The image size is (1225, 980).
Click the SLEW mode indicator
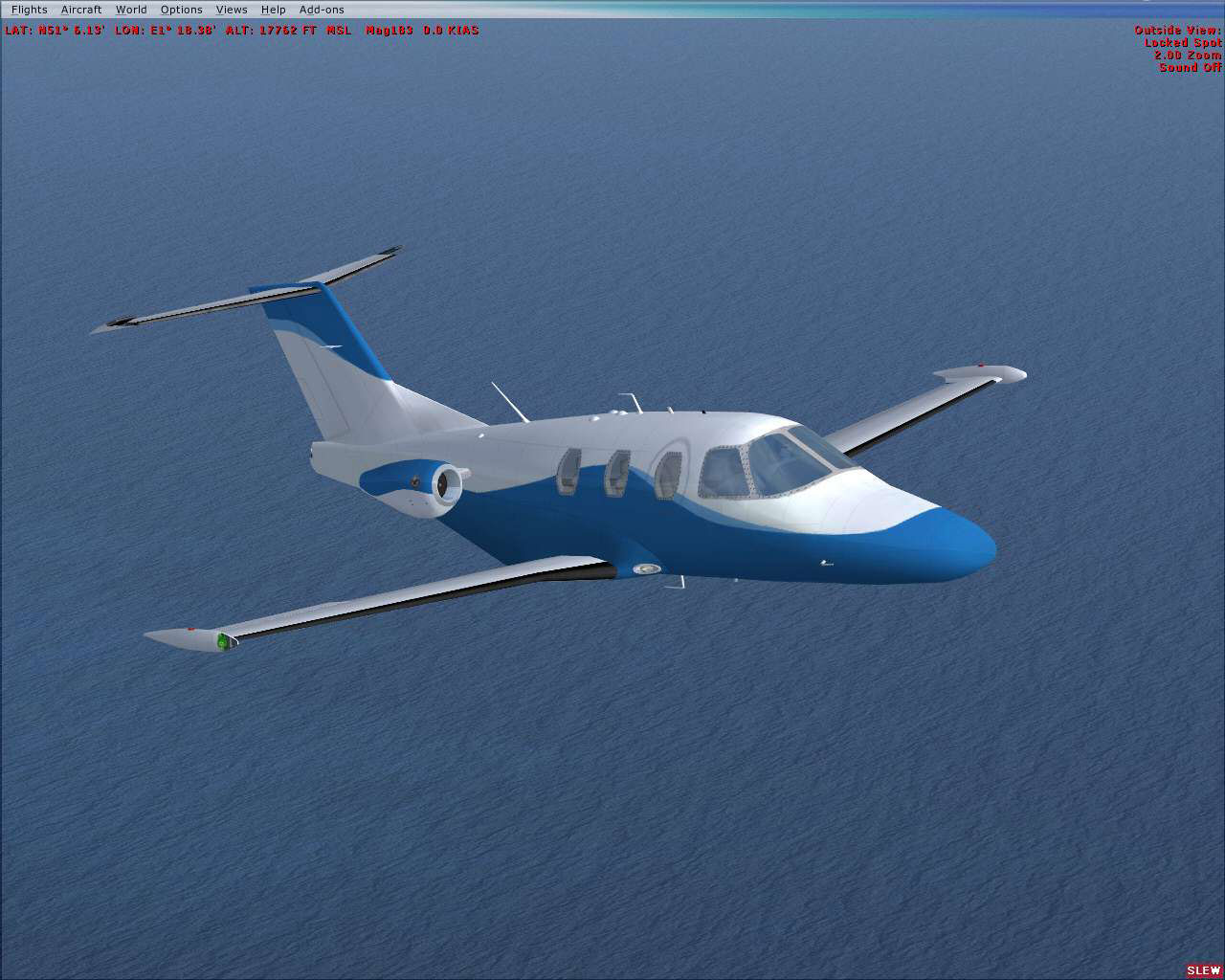click(x=1203, y=969)
